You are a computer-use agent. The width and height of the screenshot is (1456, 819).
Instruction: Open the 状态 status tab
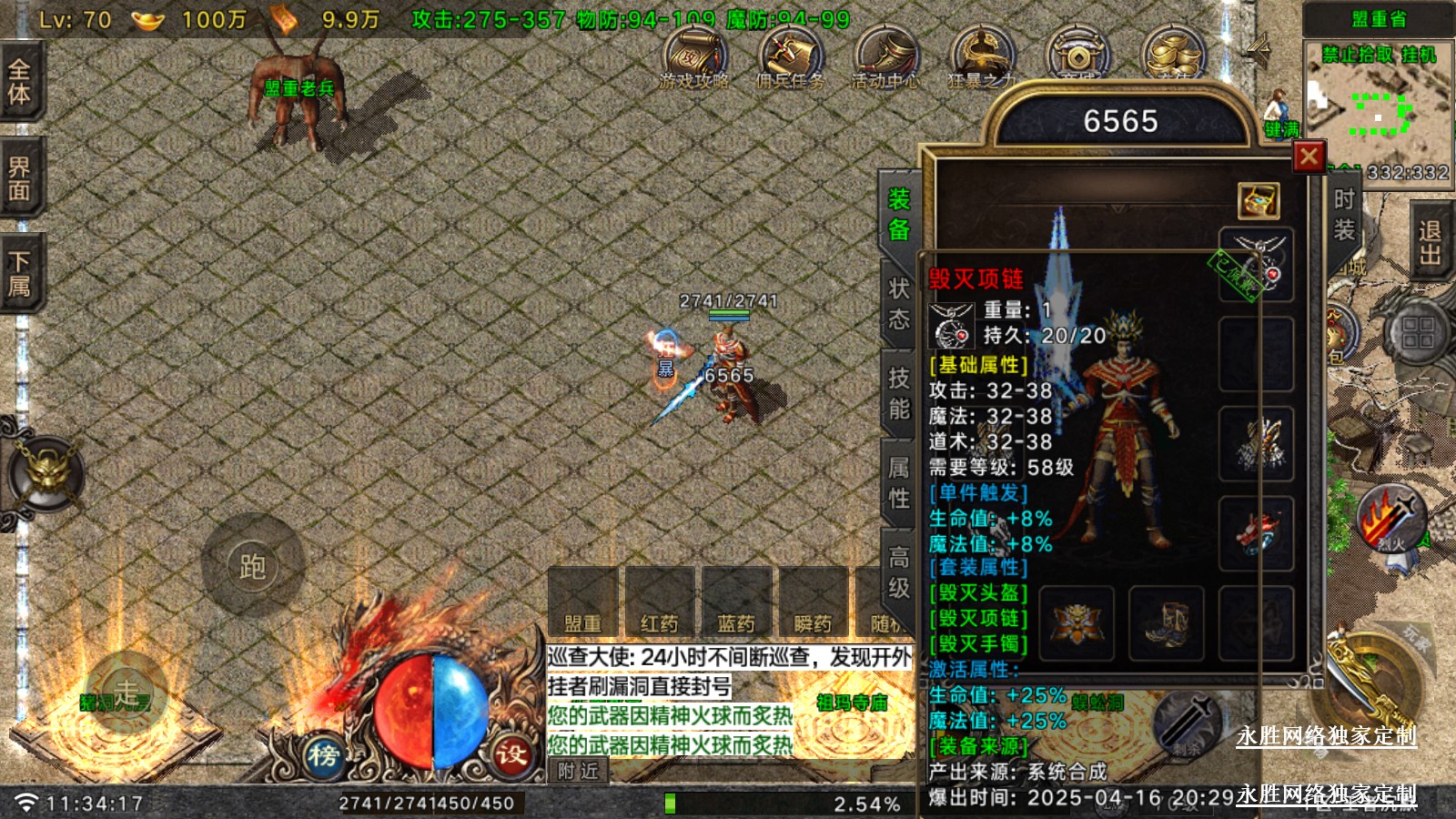(899, 304)
